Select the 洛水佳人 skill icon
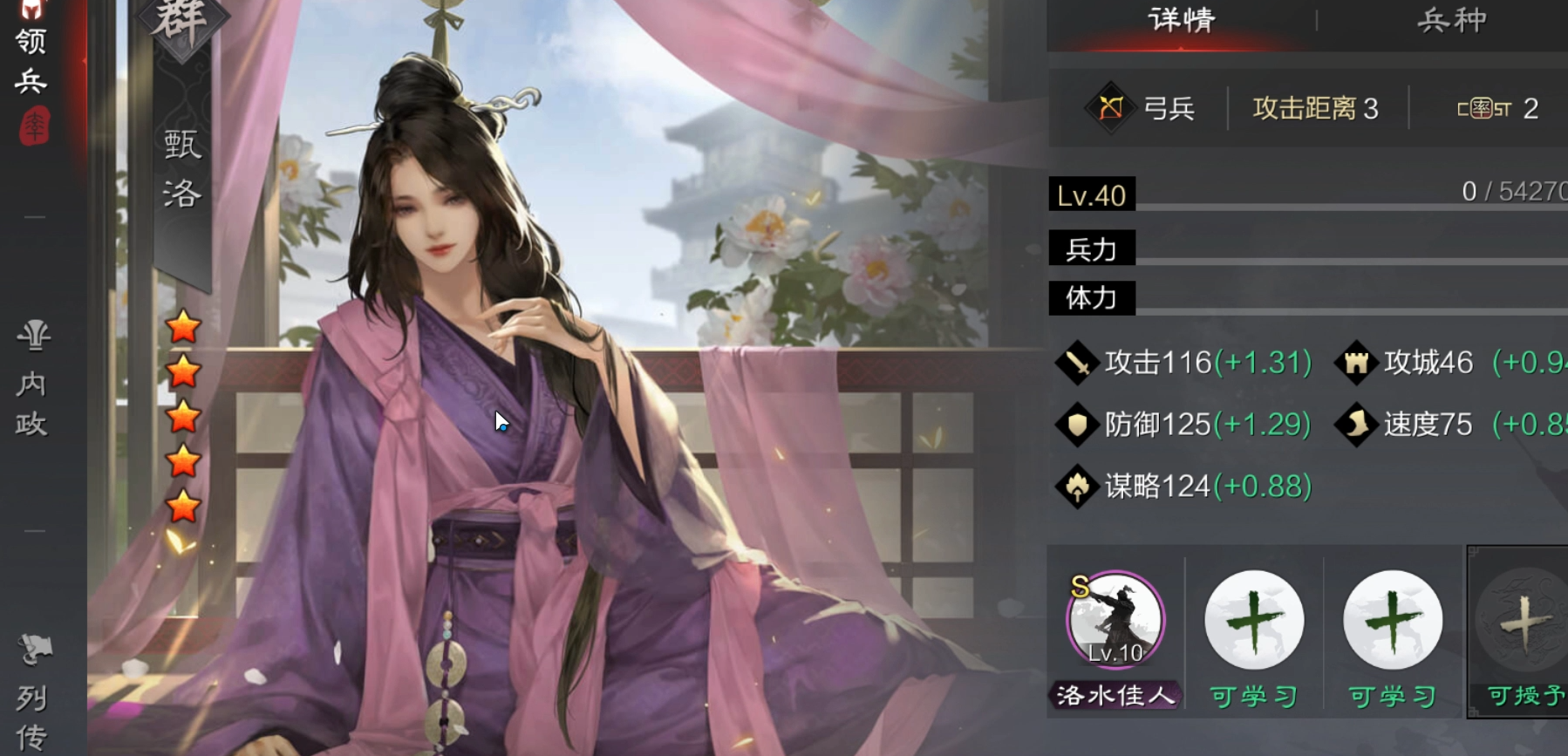The image size is (1568, 756). tap(1115, 620)
